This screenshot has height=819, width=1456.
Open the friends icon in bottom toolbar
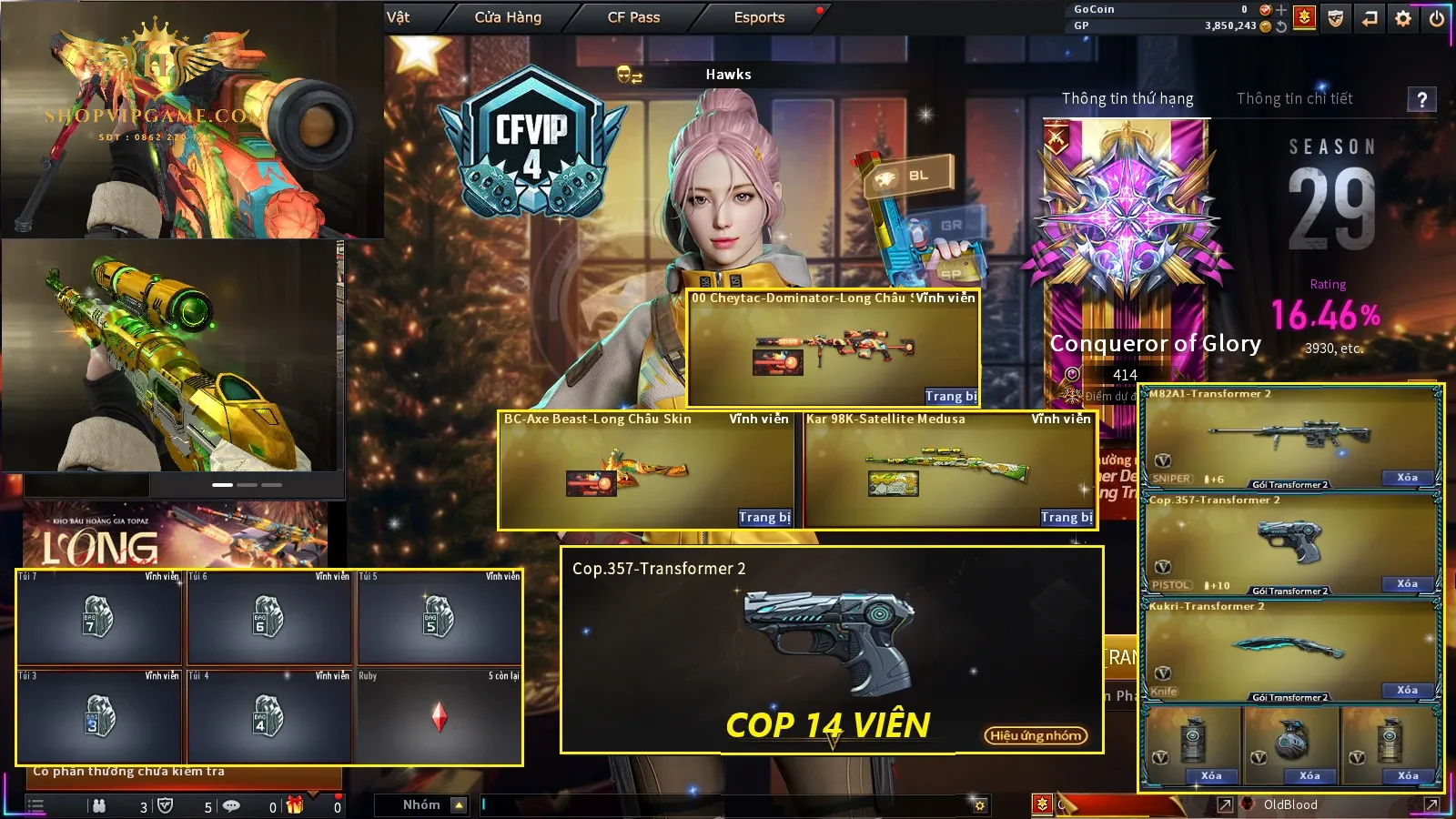[100, 804]
